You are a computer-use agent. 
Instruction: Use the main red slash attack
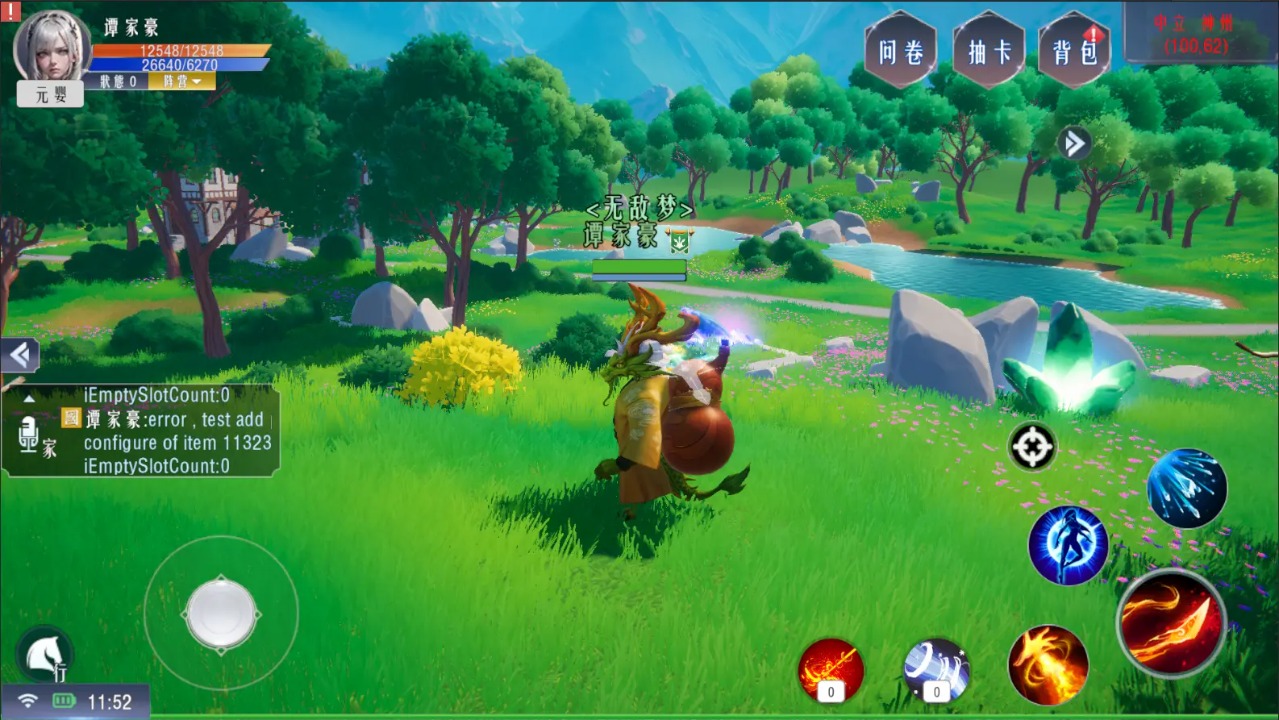[1171, 623]
